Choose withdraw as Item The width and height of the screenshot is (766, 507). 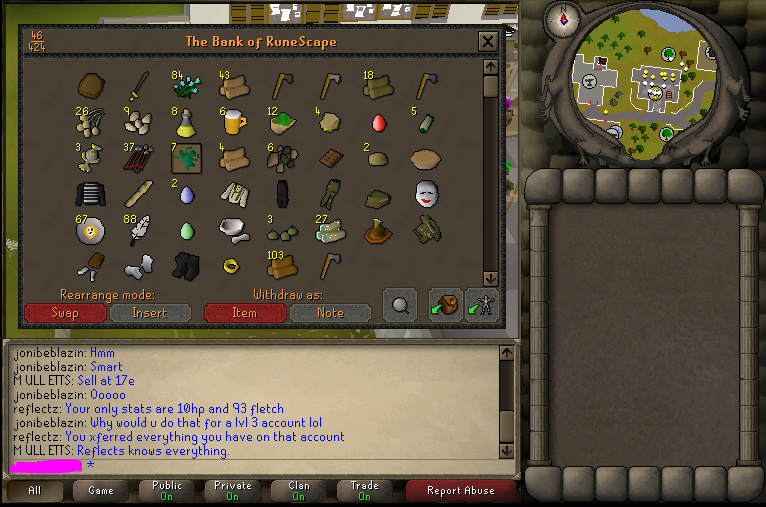click(x=244, y=313)
